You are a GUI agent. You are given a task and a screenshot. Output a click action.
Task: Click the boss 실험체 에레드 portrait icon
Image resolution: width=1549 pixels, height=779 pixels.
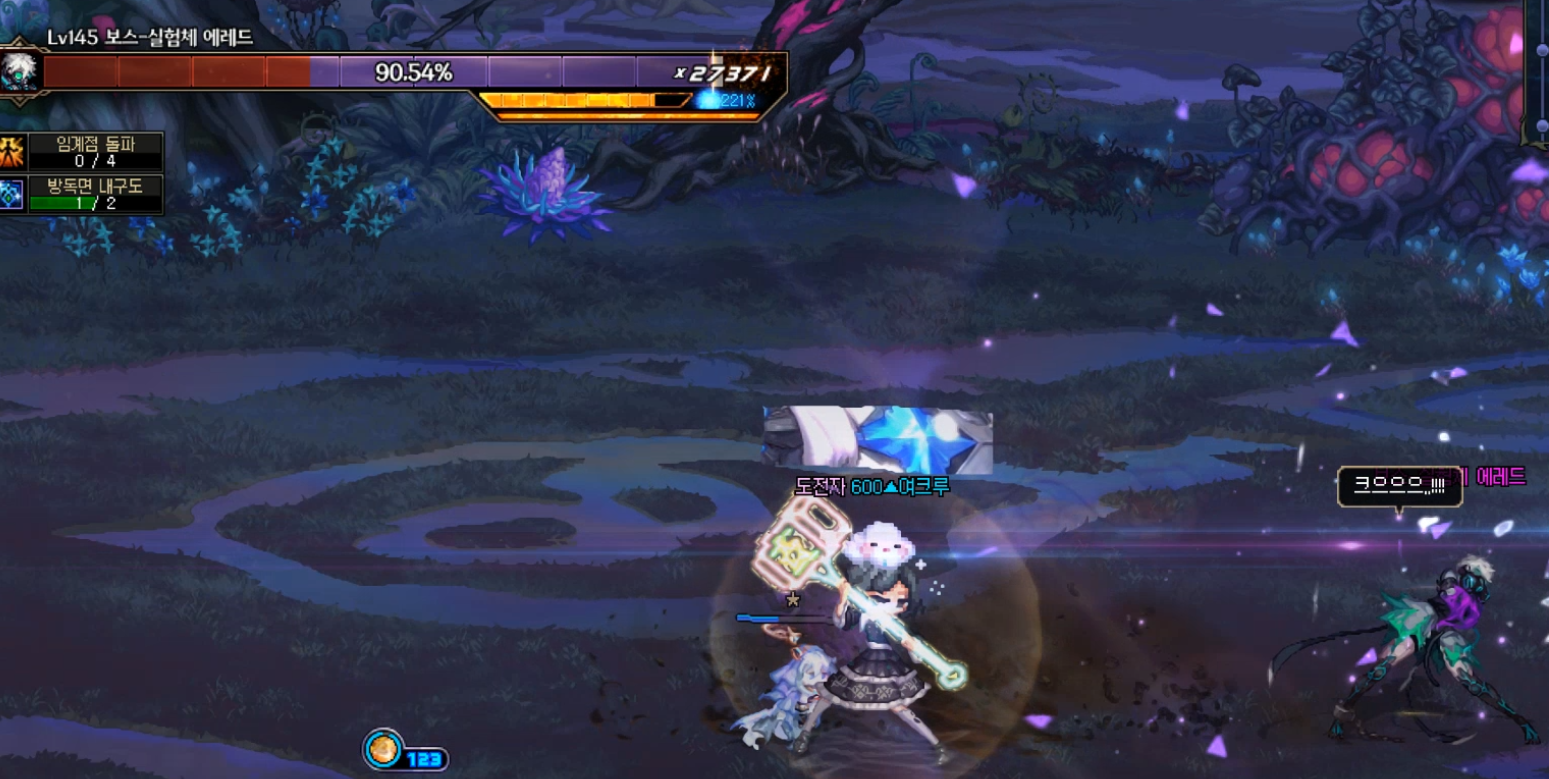coord(19,72)
